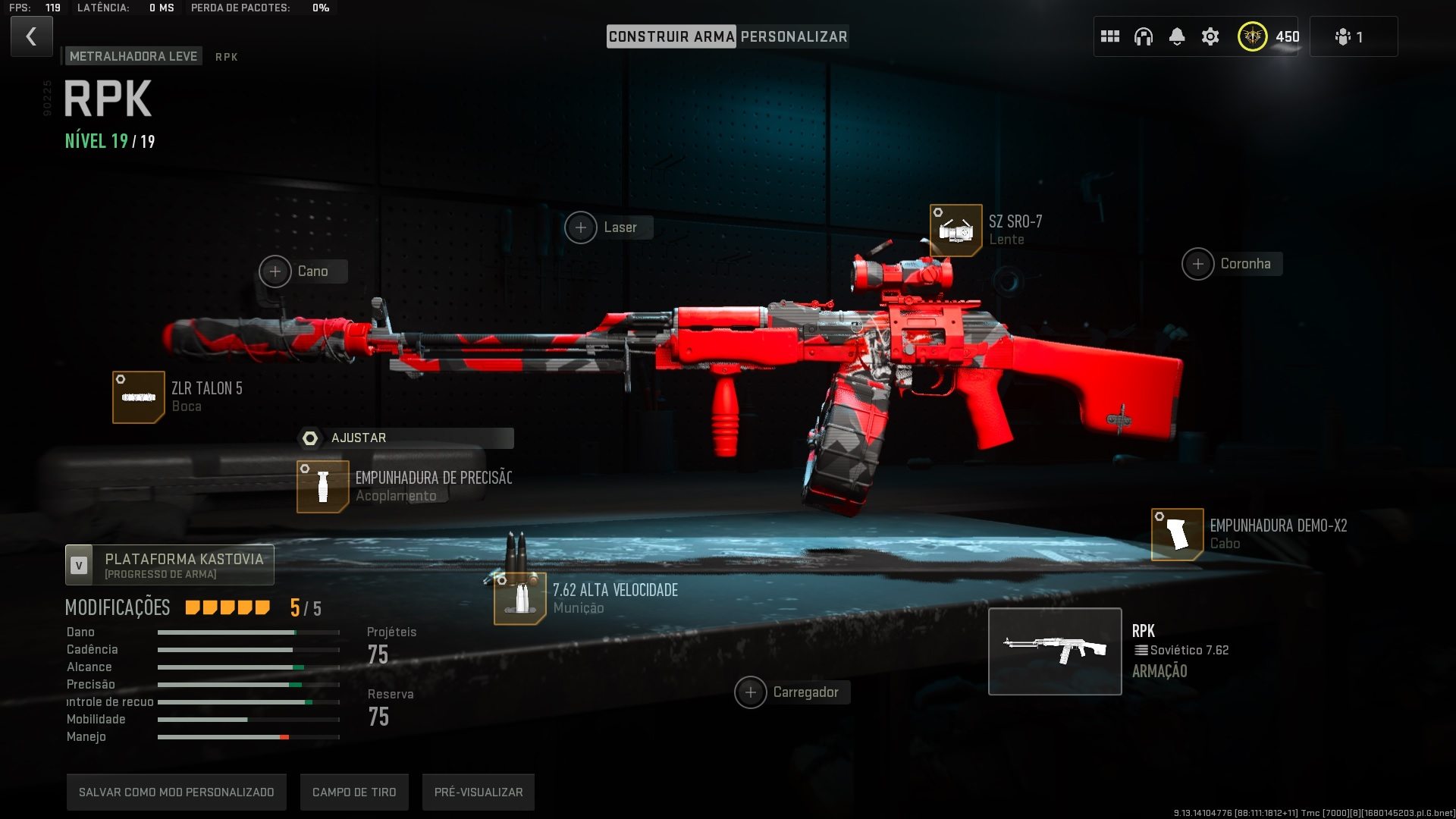Open the notifications bell icon
This screenshot has width=1456, height=819.
click(x=1177, y=36)
